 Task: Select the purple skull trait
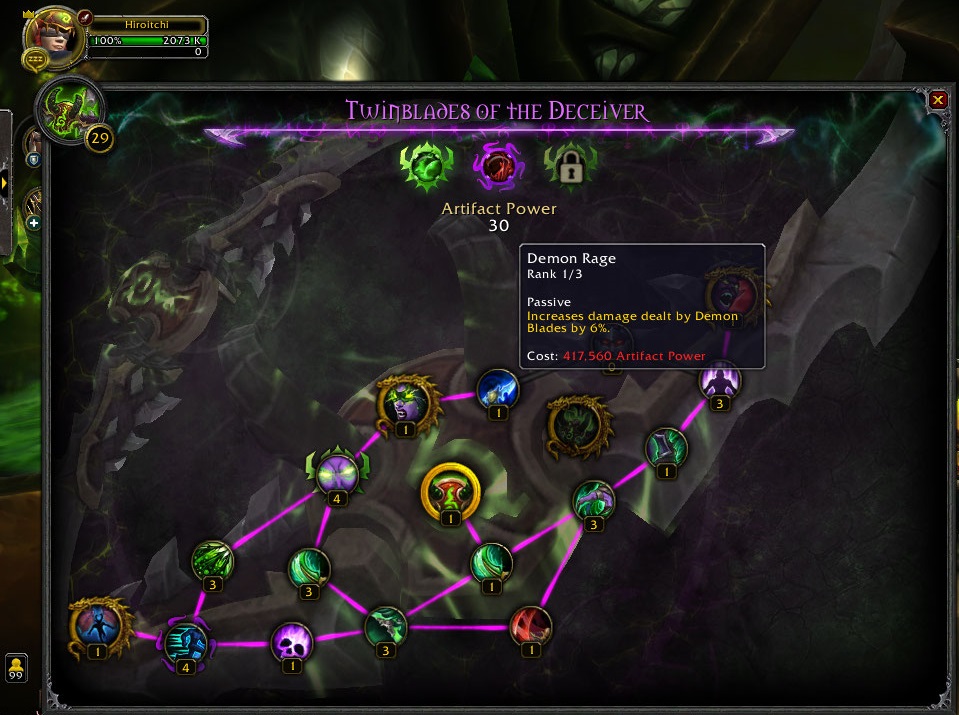pos(292,640)
